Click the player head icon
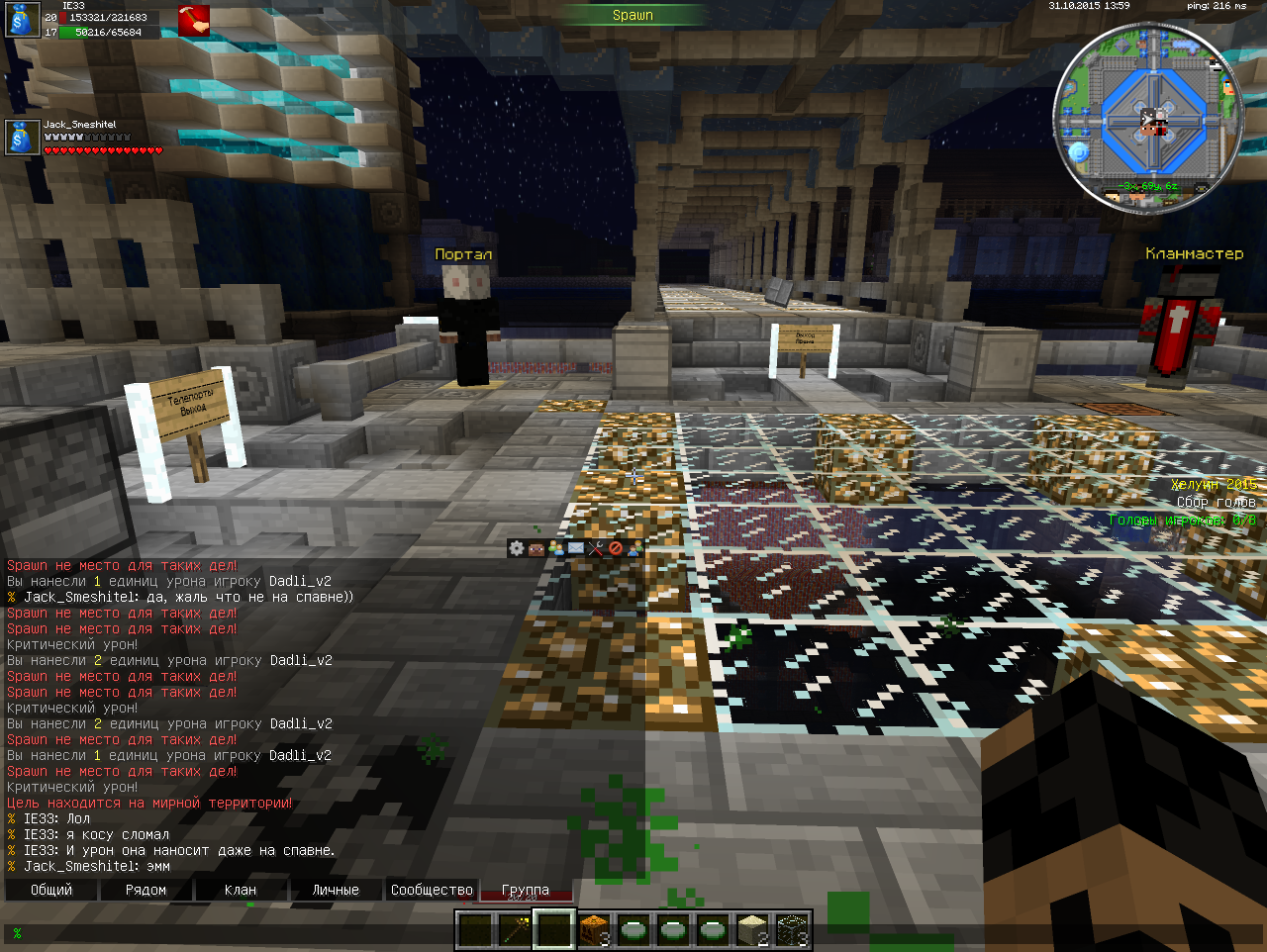 (x=536, y=548)
